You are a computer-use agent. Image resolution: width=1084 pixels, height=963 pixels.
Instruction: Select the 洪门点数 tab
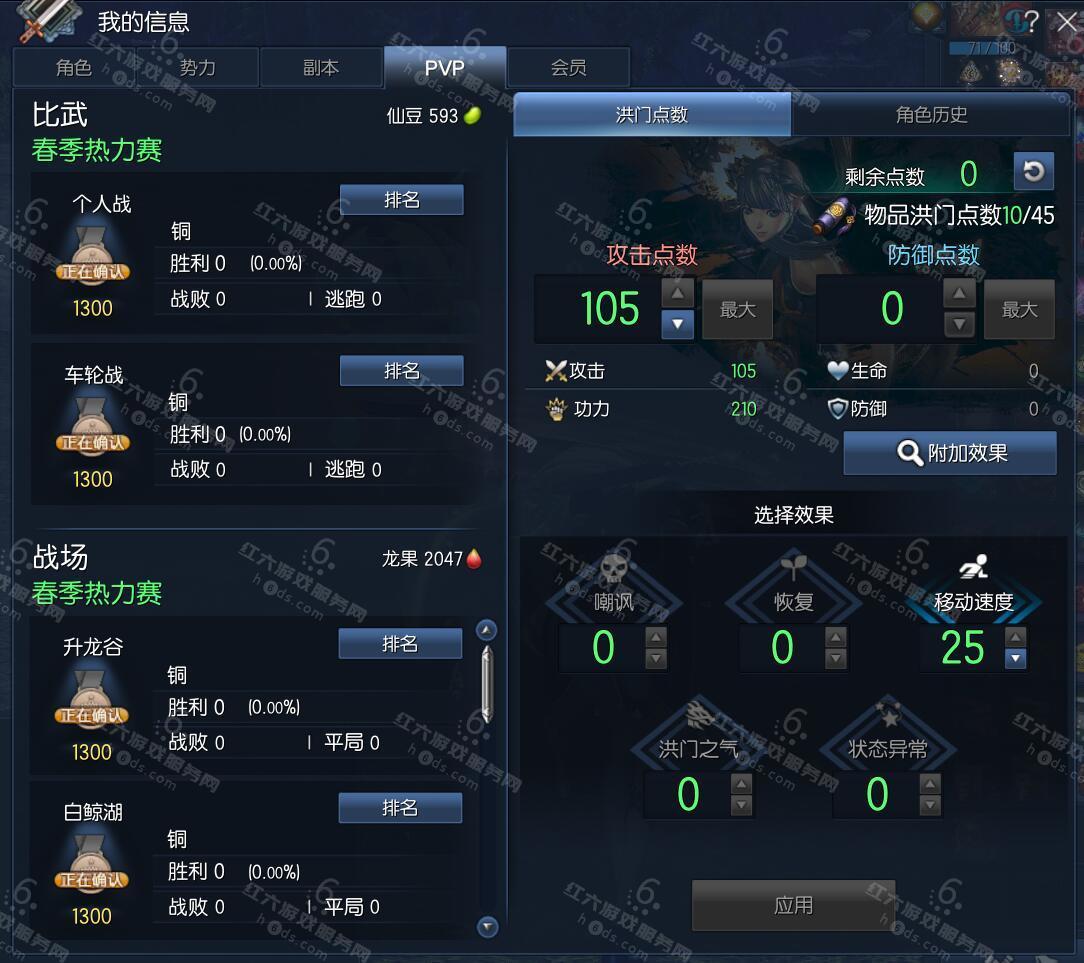click(x=652, y=115)
